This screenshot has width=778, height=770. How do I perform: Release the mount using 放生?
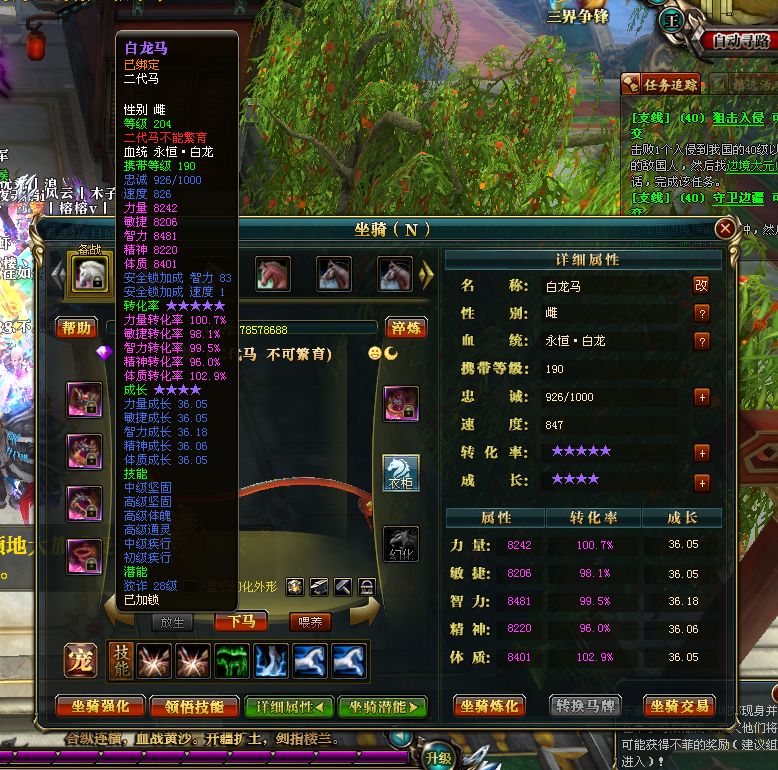tap(172, 621)
